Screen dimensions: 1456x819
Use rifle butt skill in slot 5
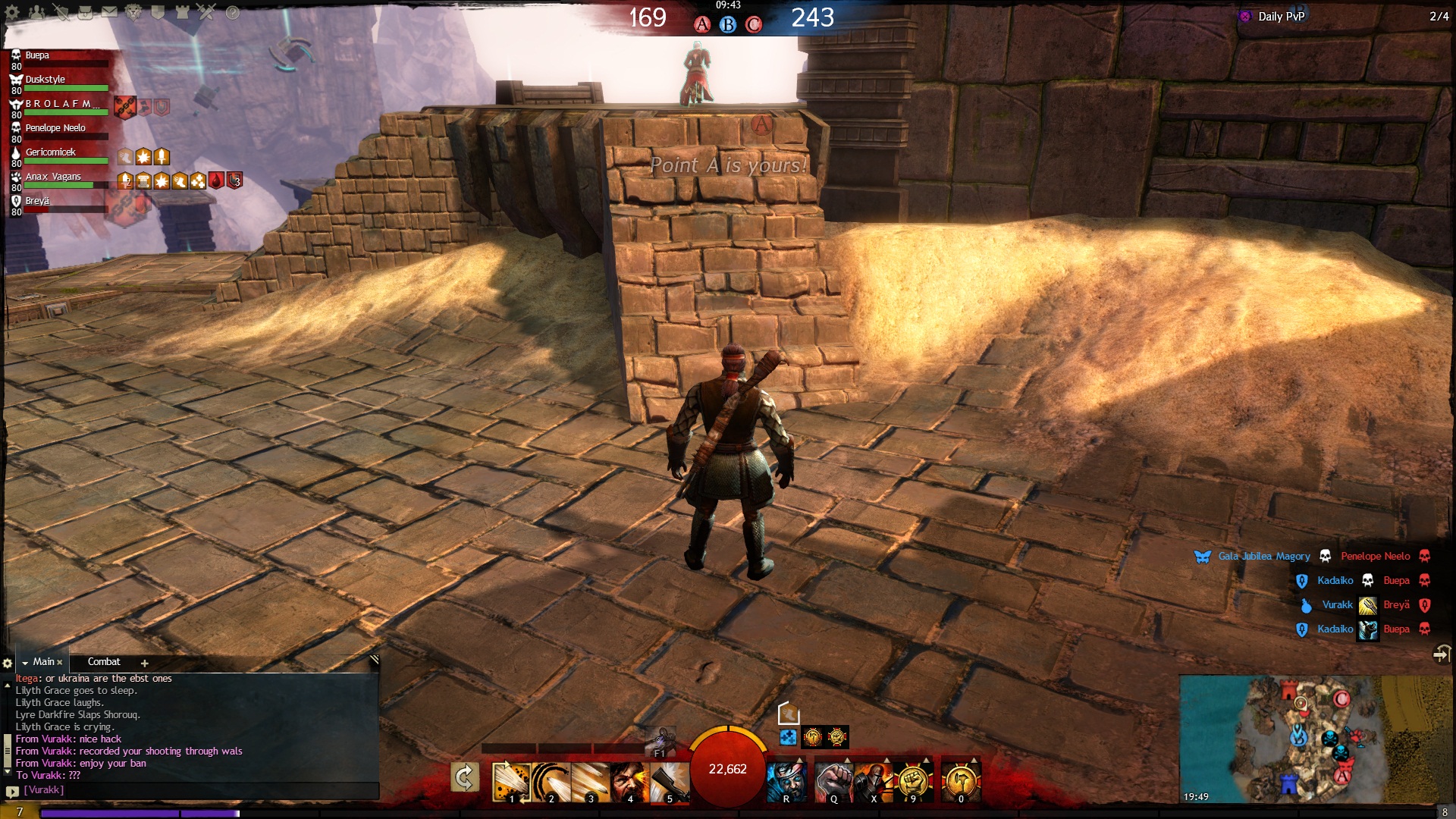[669, 782]
